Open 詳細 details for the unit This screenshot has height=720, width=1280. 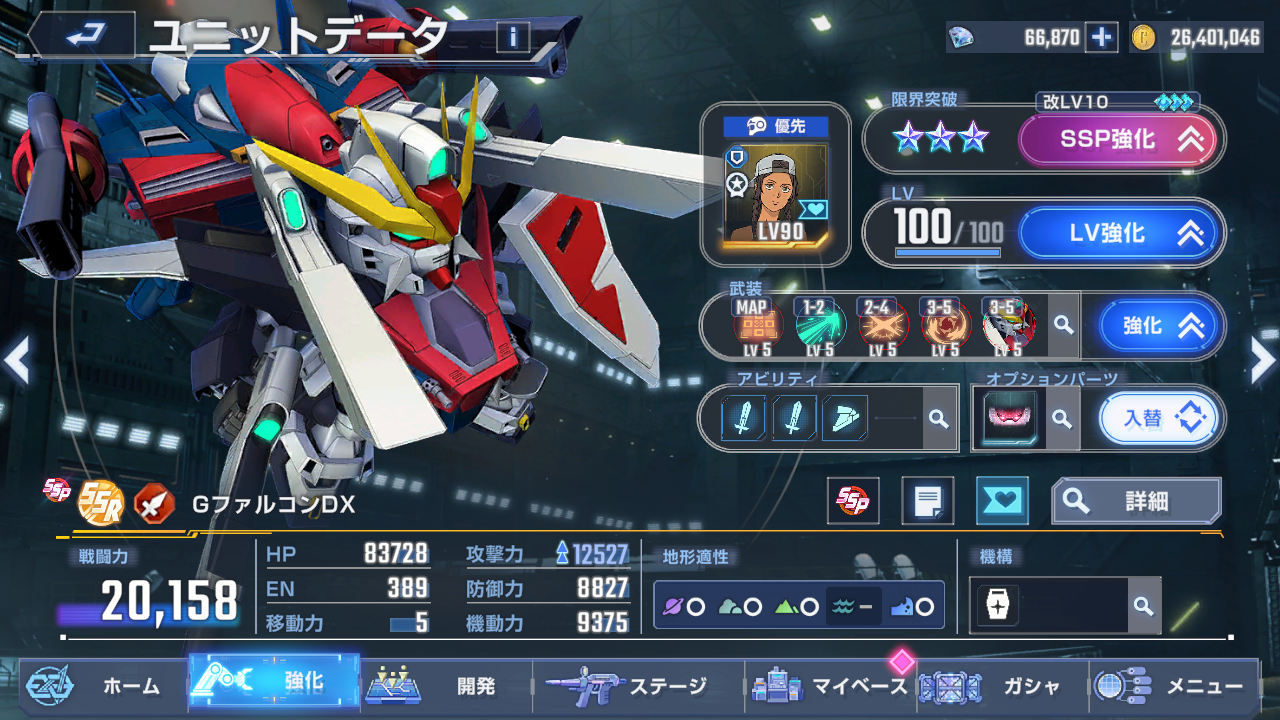(x=1136, y=501)
